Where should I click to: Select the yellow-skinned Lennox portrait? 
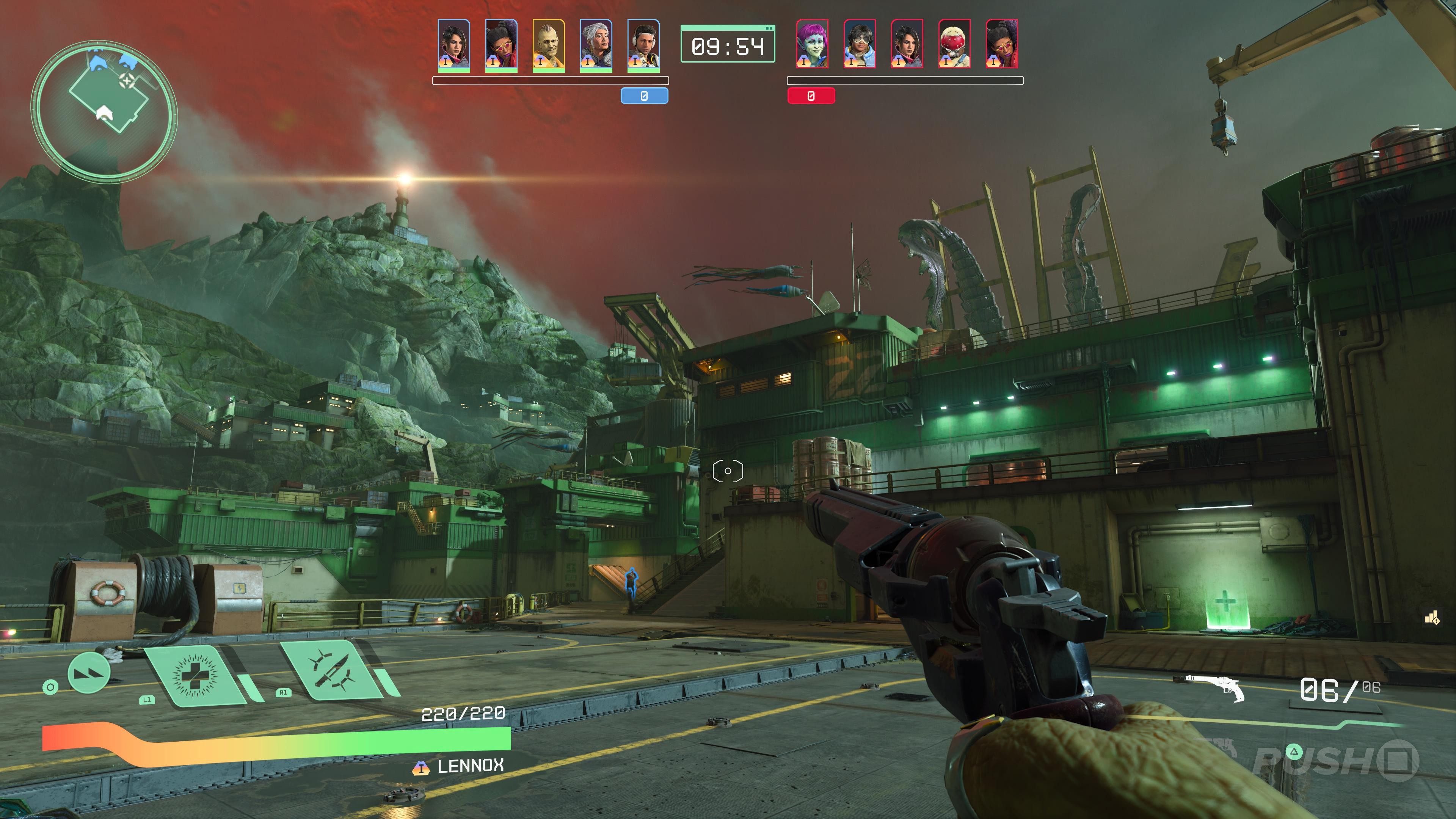pyautogui.click(x=548, y=45)
